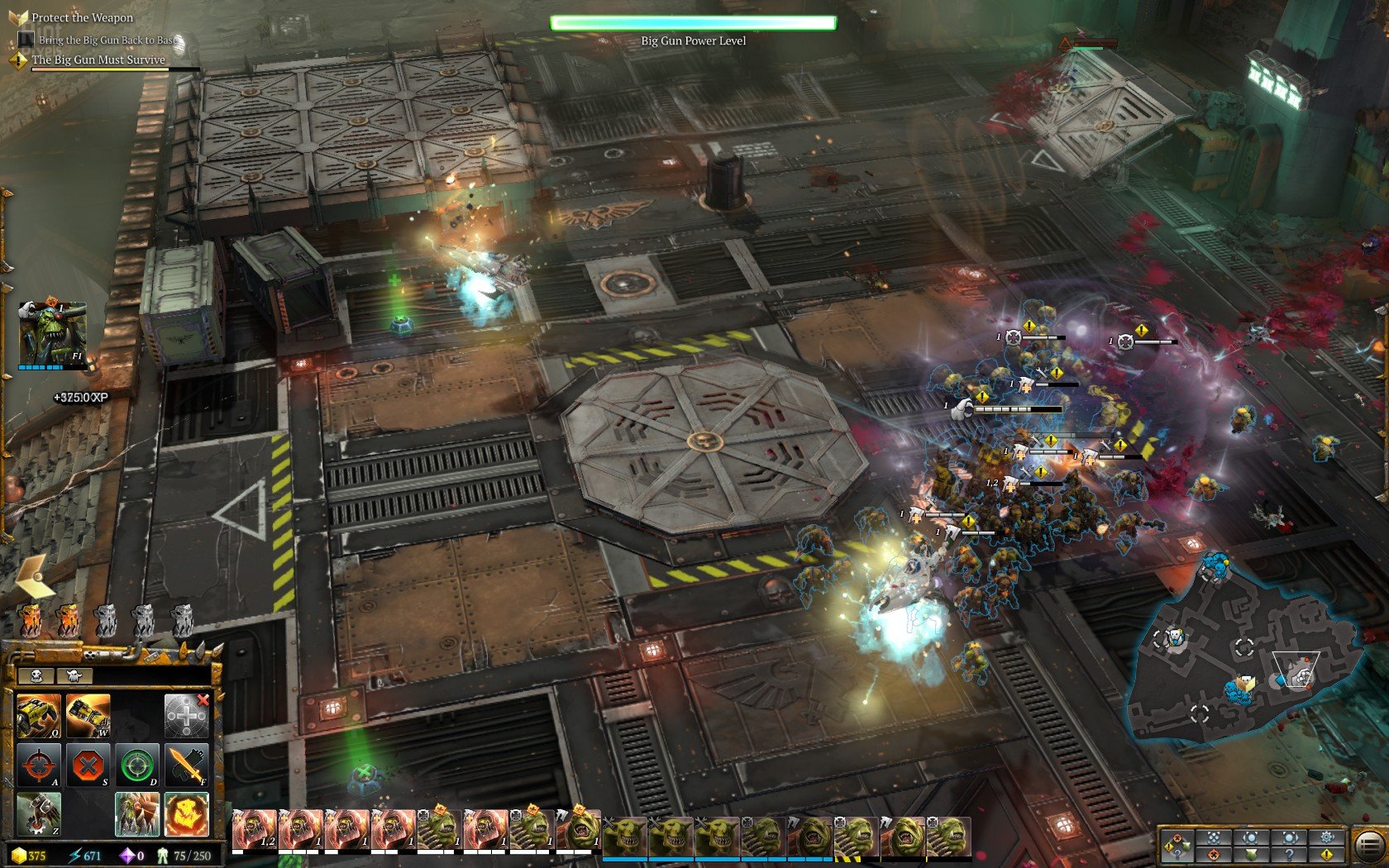Select the squad portrait labeled 1,2
1389x868 pixels.
254,829
